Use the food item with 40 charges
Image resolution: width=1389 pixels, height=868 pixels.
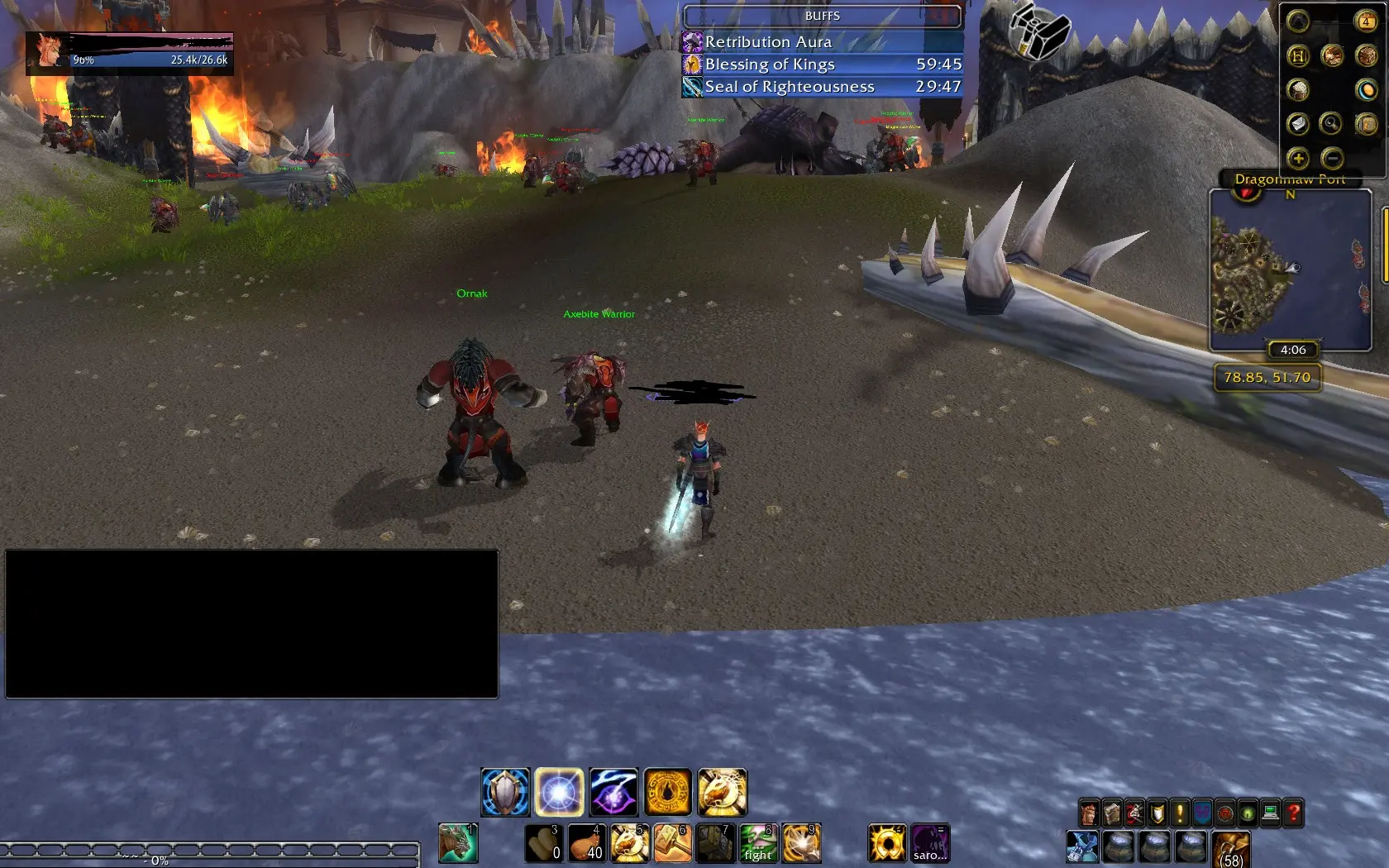(587, 844)
